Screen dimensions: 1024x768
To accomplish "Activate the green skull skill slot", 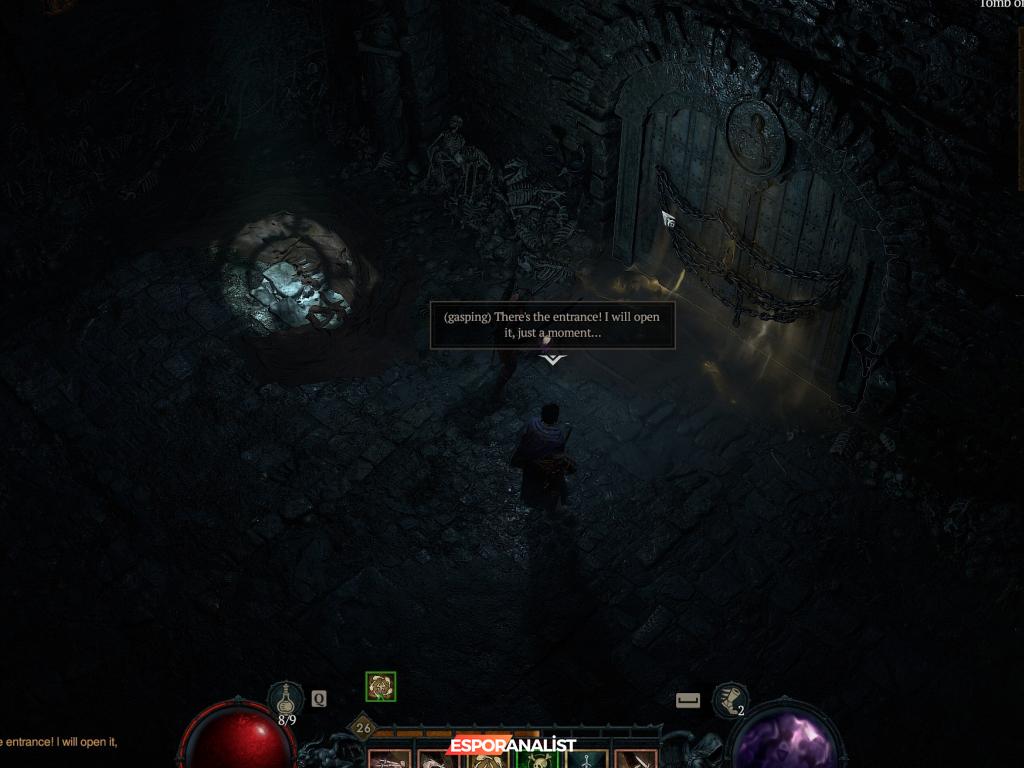I will pyautogui.click(x=534, y=760).
